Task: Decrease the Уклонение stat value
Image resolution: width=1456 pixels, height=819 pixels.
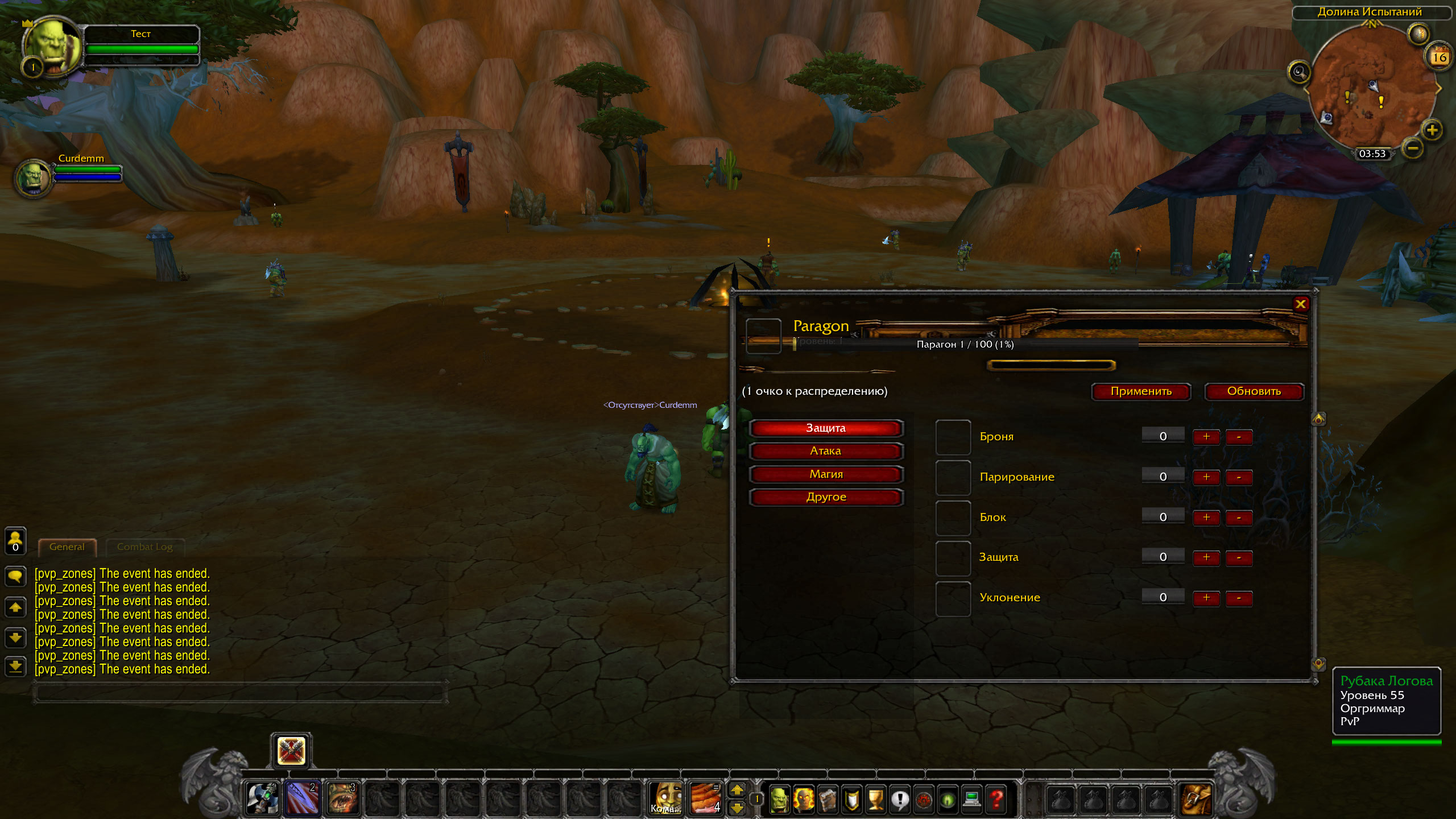Action: coord(1239,598)
